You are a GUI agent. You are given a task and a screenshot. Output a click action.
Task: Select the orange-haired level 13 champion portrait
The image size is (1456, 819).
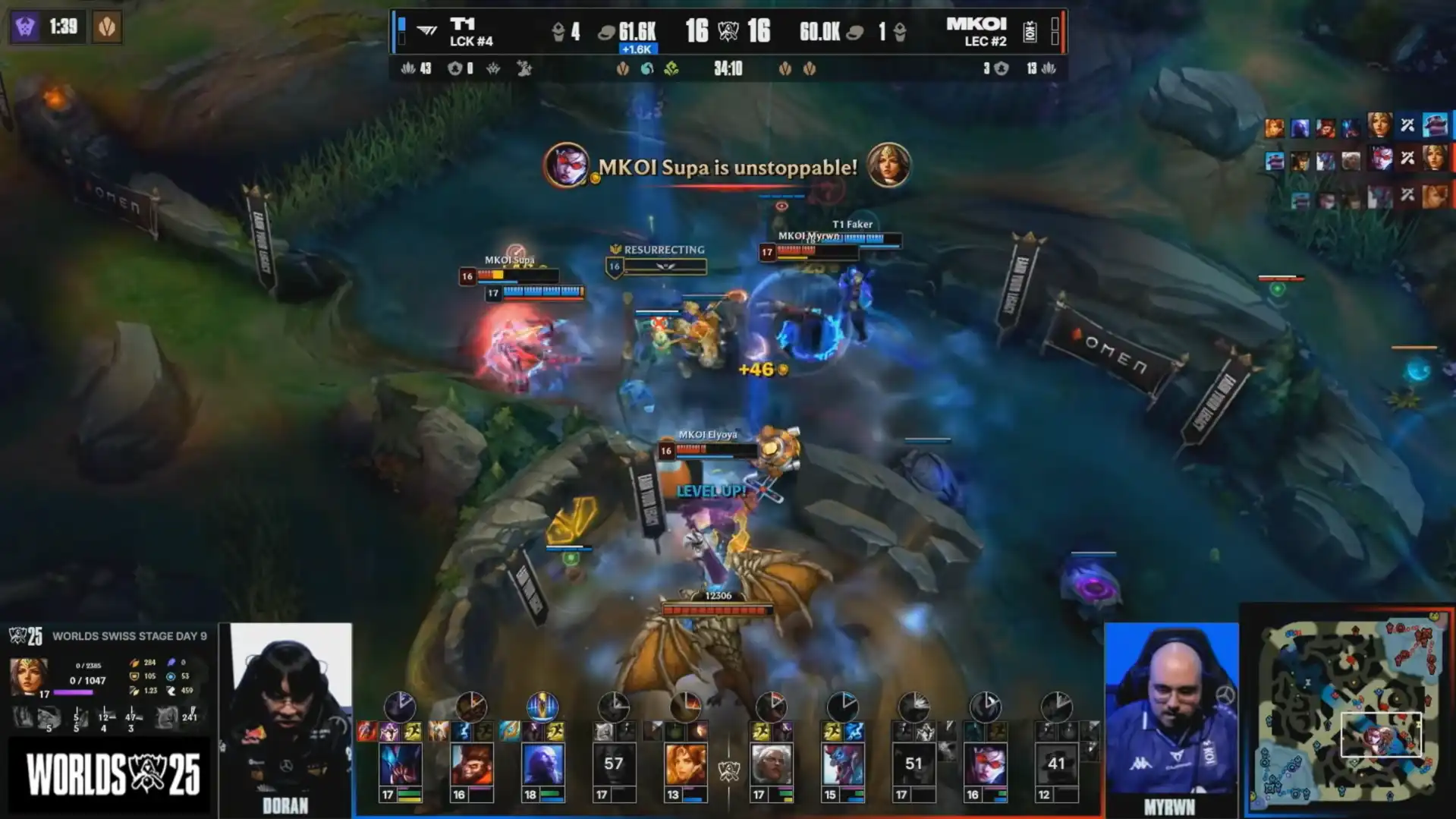click(x=685, y=764)
